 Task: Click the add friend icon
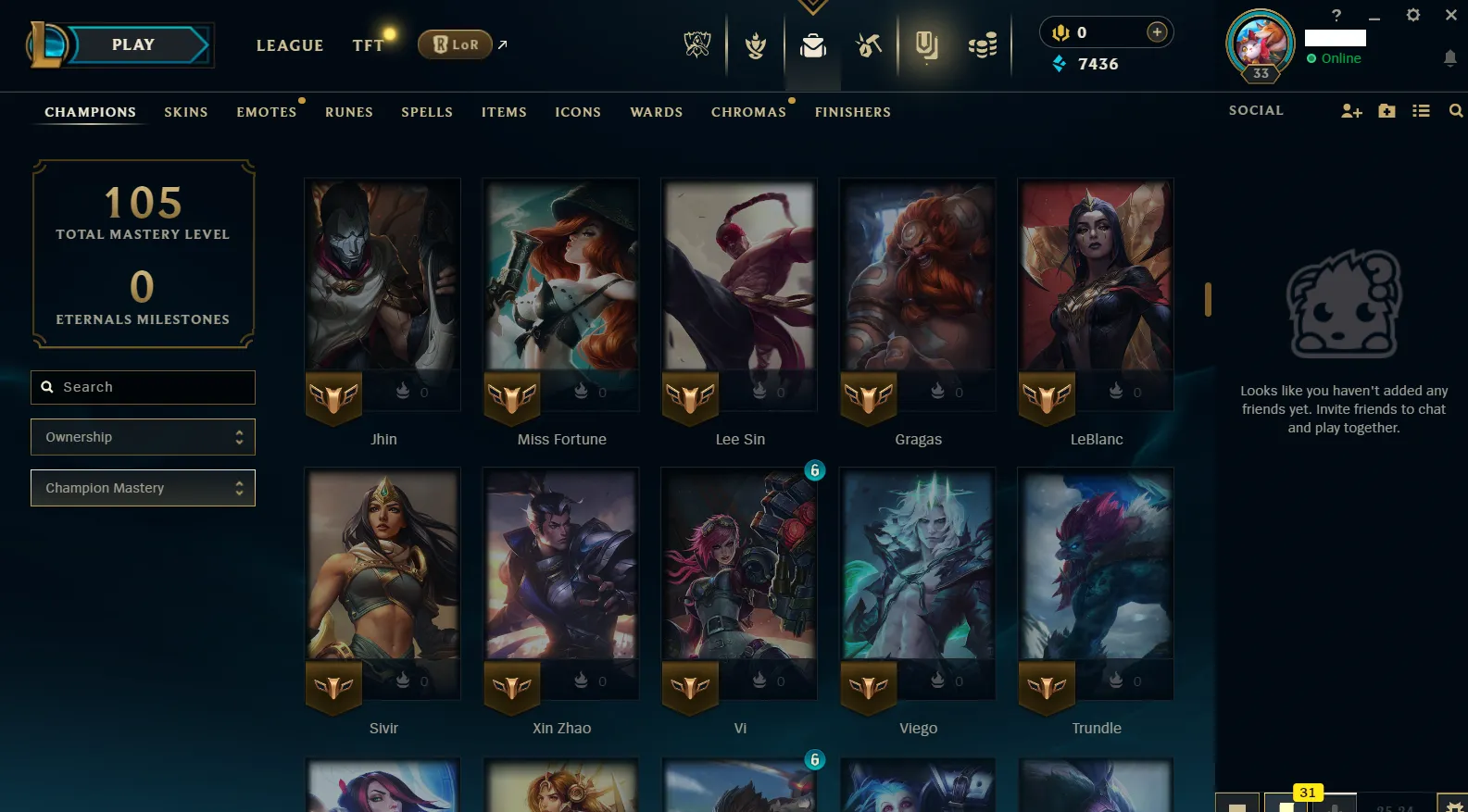click(1351, 110)
